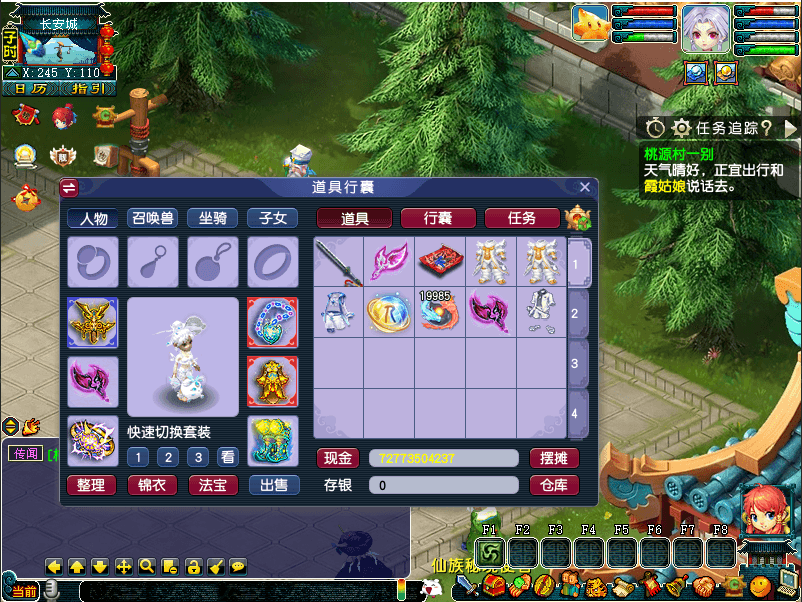This screenshot has height=602, width=802.
Task: Open the 坐骑 mount tab
Action: pyautogui.click(x=212, y=218)
